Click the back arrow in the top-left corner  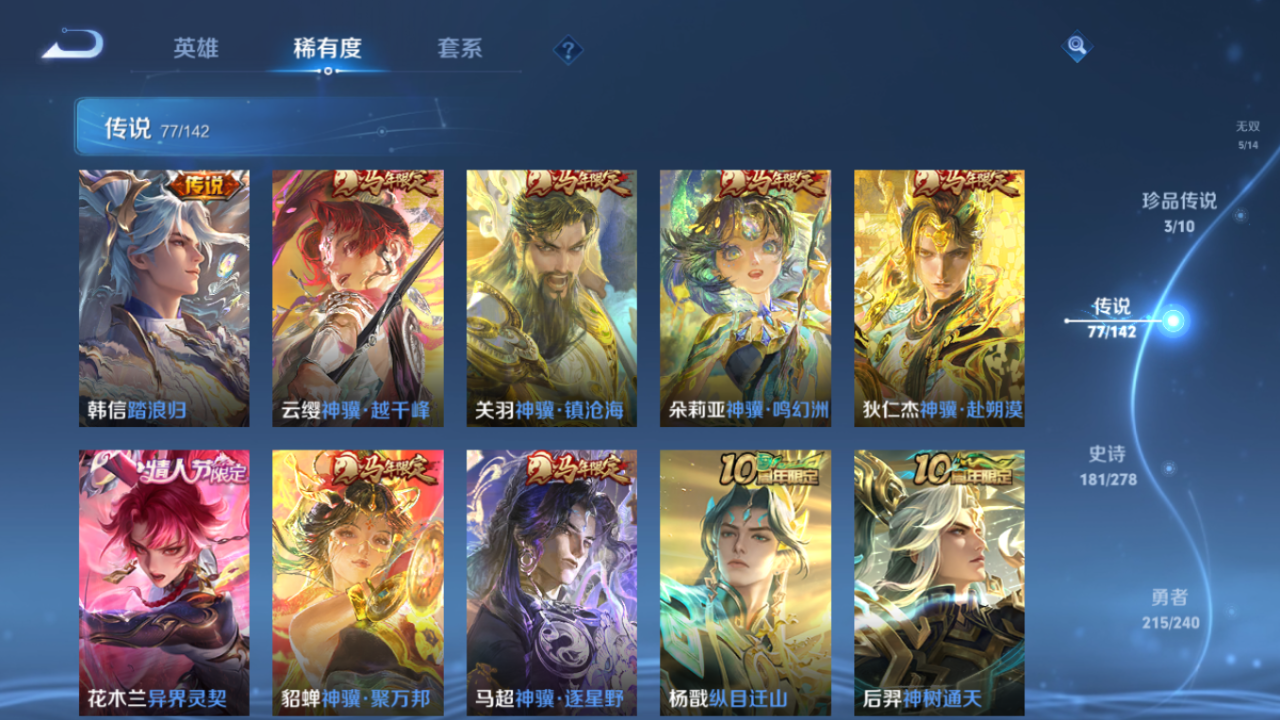pos(72,44)
